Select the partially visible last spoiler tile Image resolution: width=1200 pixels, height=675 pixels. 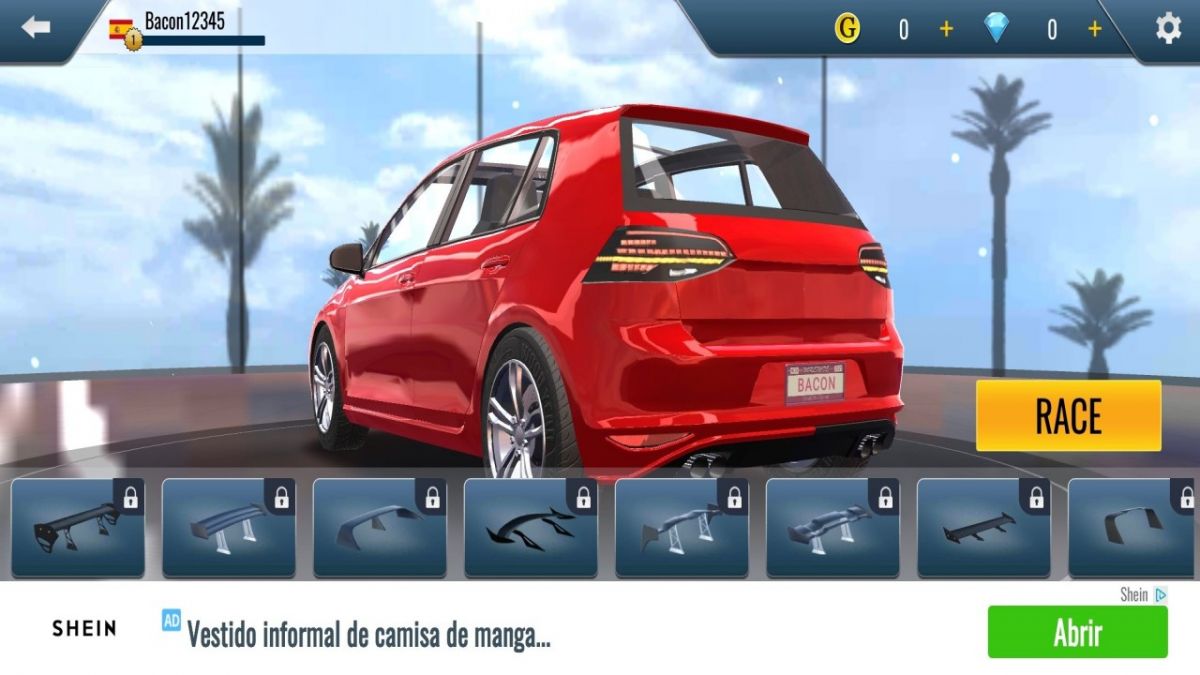1132,527
